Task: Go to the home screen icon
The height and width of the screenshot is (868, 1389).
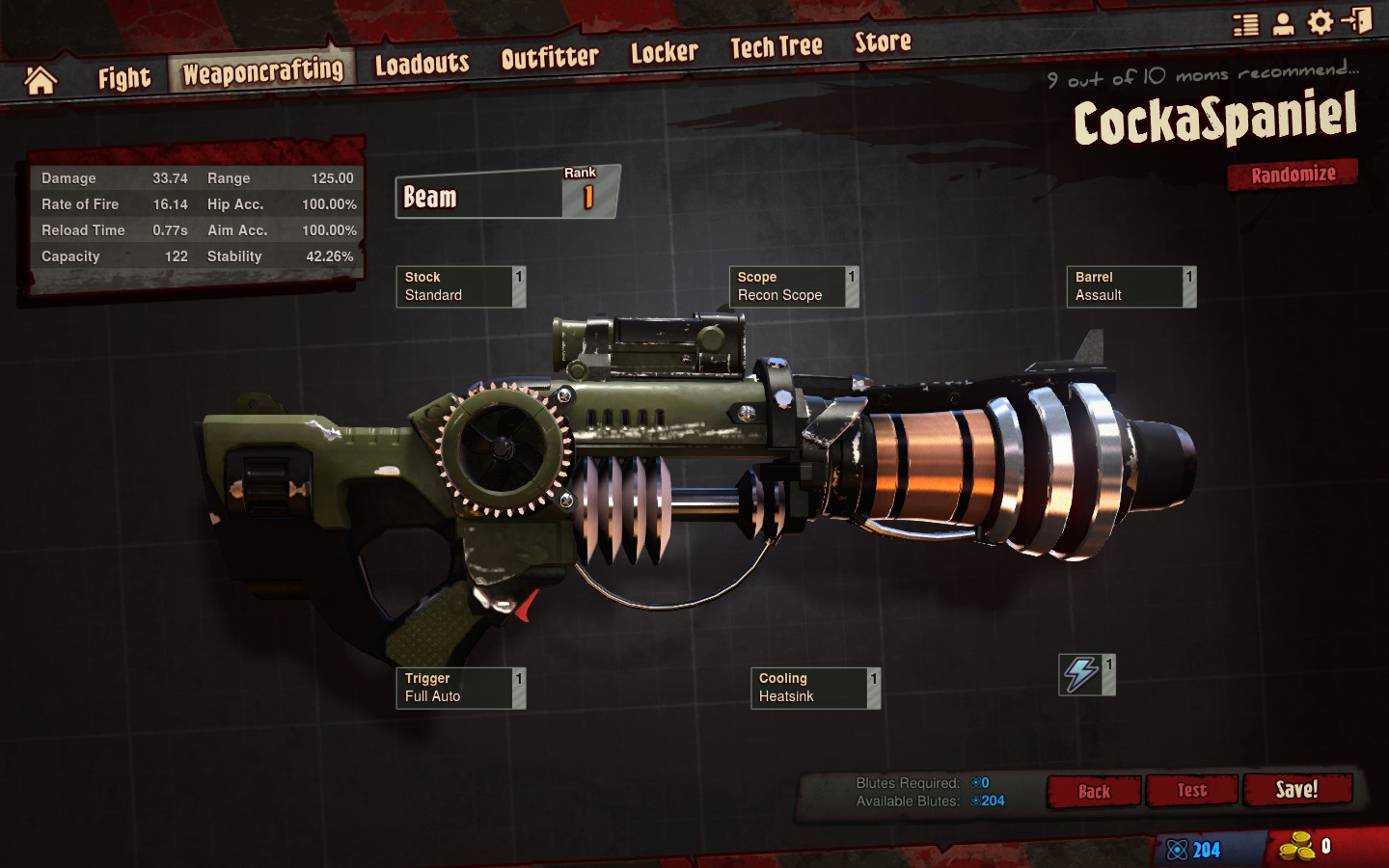Action: point(41,80)
